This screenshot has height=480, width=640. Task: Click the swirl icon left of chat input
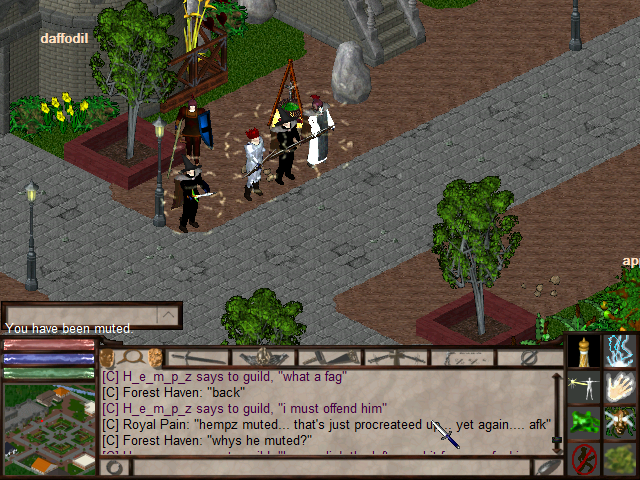[113, 467]
